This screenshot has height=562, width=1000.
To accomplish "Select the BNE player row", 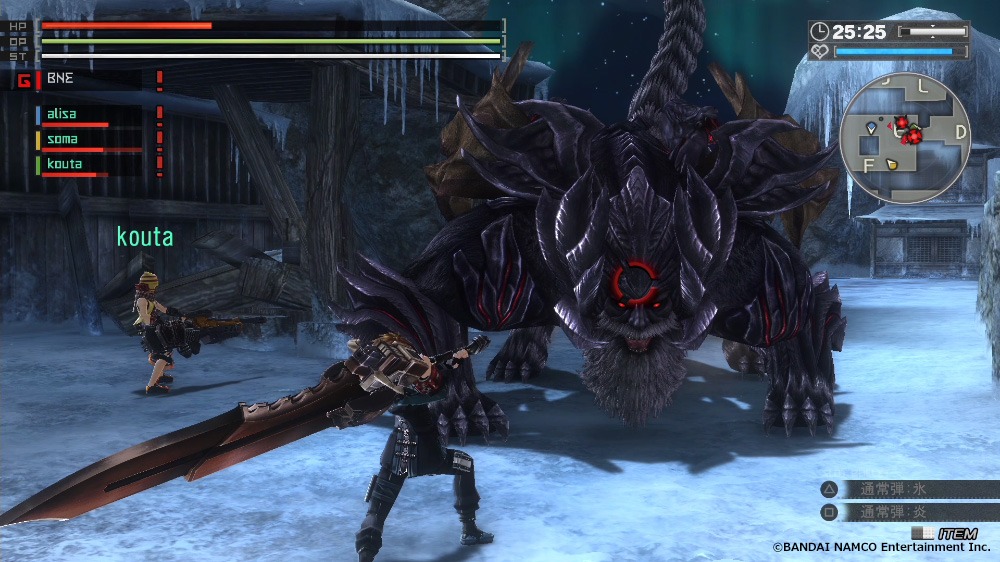I will click(60, 77).
